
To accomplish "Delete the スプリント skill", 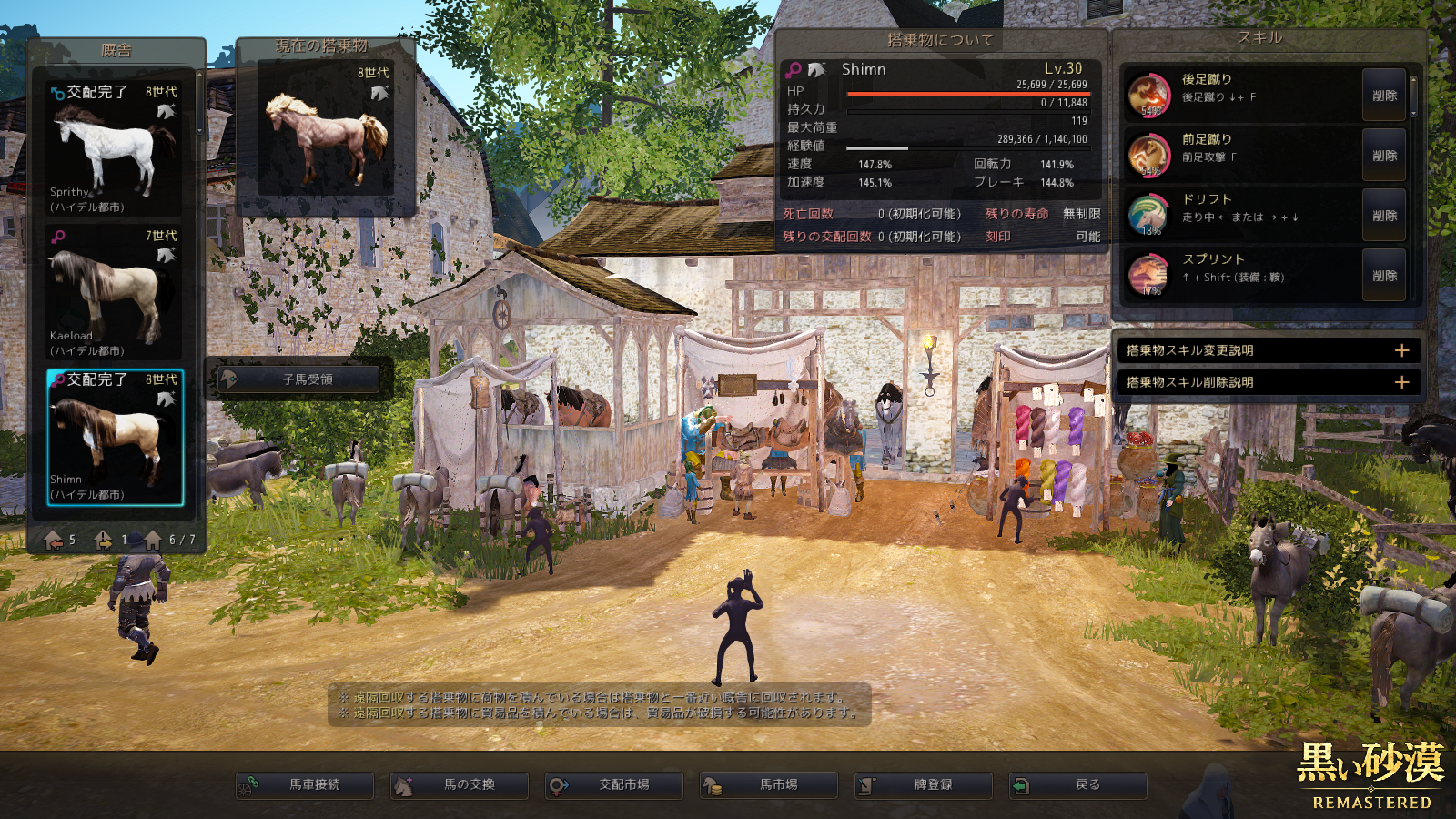I will 1384,276.
